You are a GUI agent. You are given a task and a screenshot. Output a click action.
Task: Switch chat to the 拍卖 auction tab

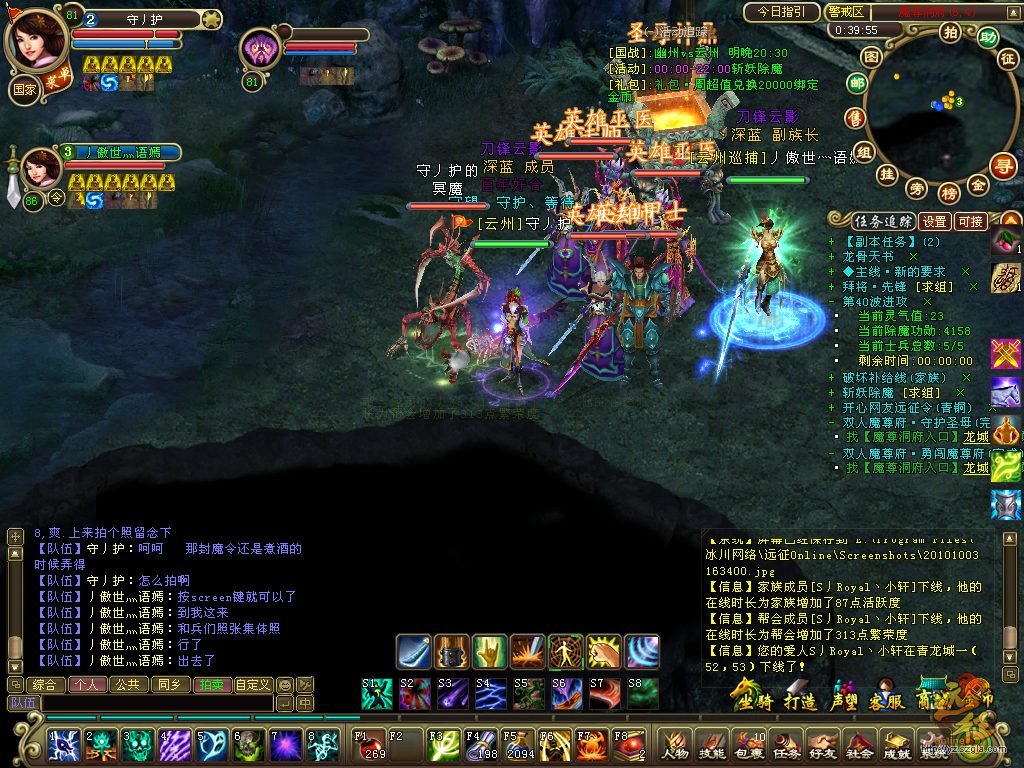pos(211,685)
